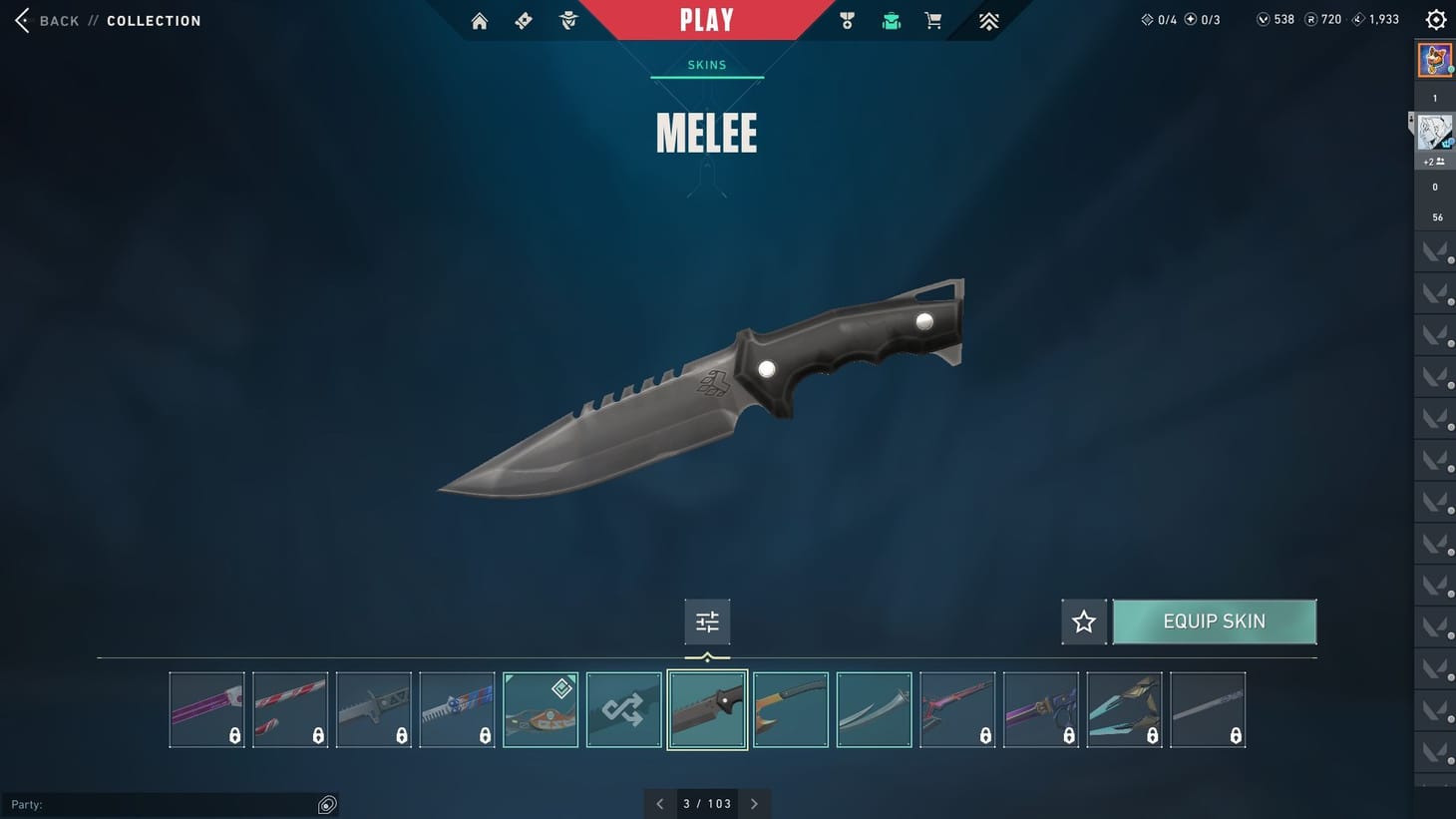Go to previous skins page chevron
The width and height of the screenshot is (1456, 819).
659,803
